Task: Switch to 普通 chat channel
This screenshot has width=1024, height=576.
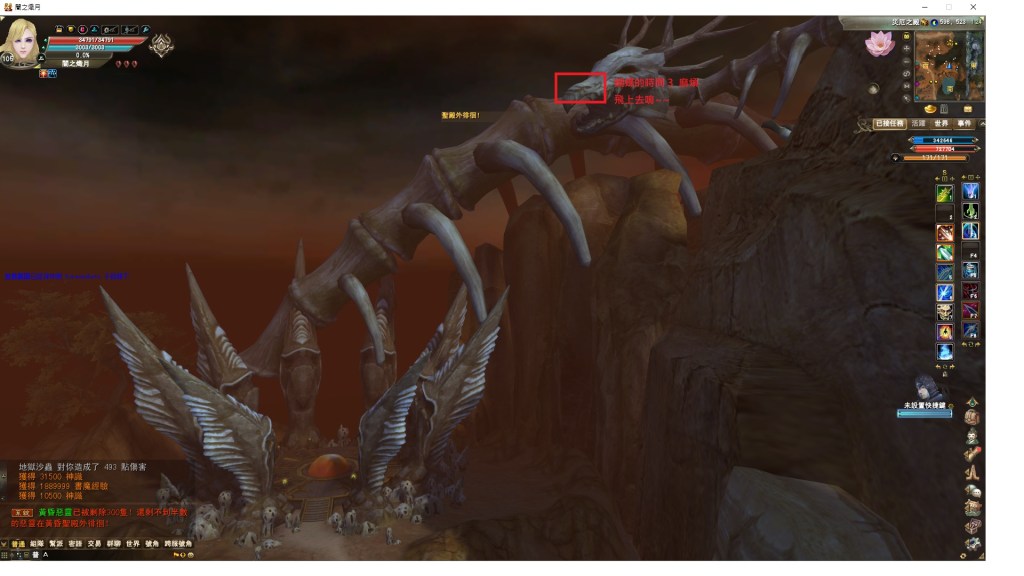Action: (x=18, y=544)
